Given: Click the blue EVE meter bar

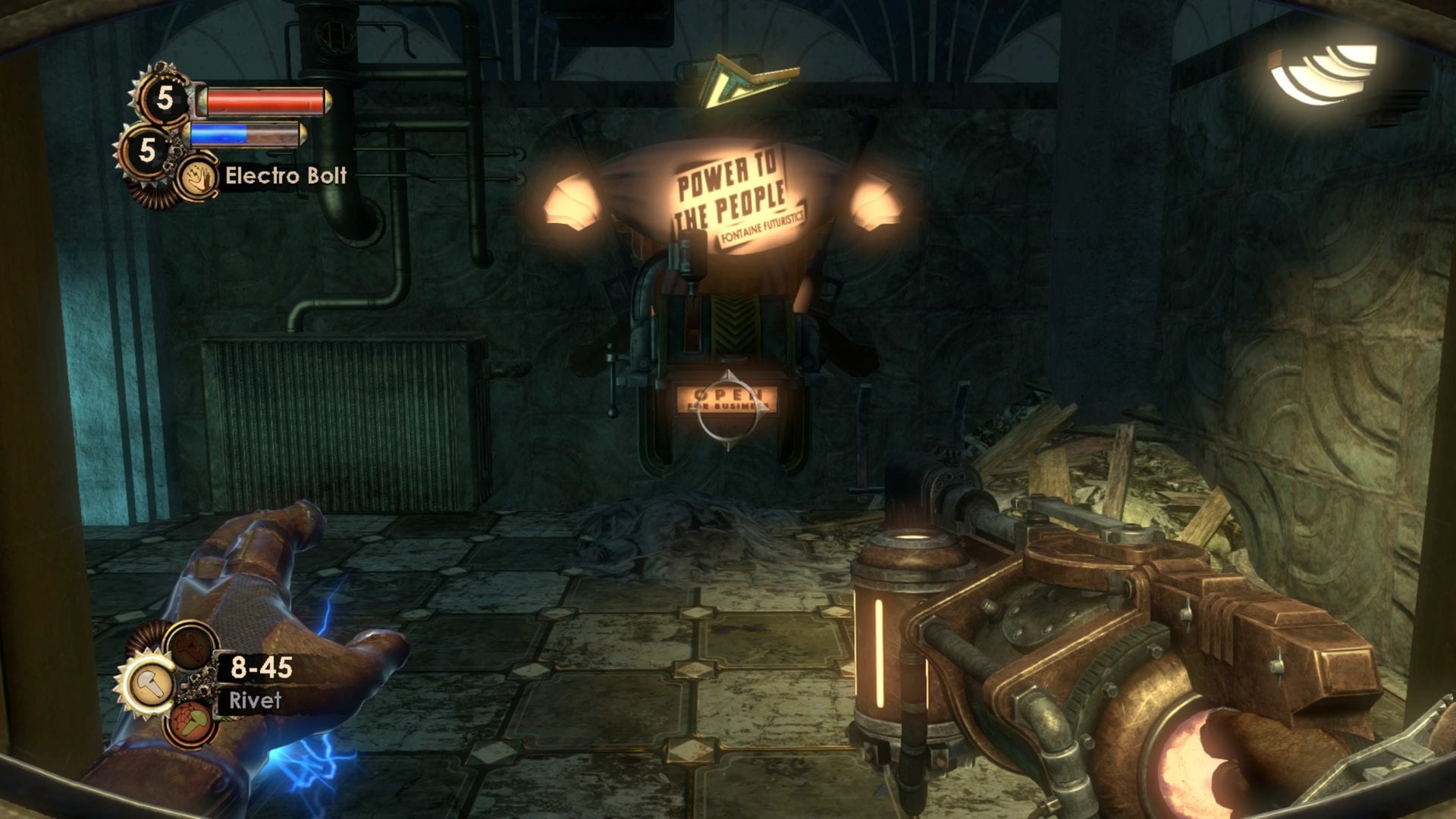Looking at the screenshot, I should click(220, 135).
